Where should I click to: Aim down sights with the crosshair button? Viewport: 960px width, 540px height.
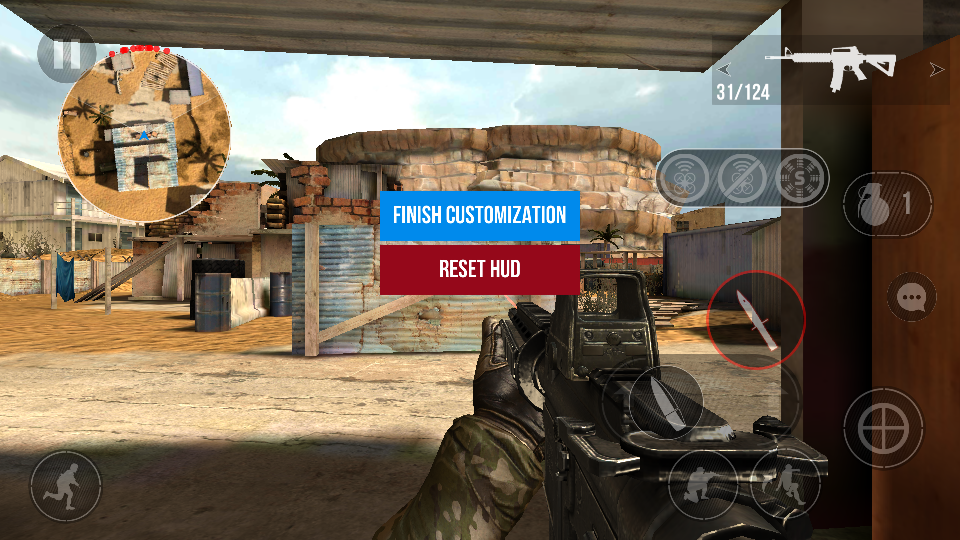882,427
